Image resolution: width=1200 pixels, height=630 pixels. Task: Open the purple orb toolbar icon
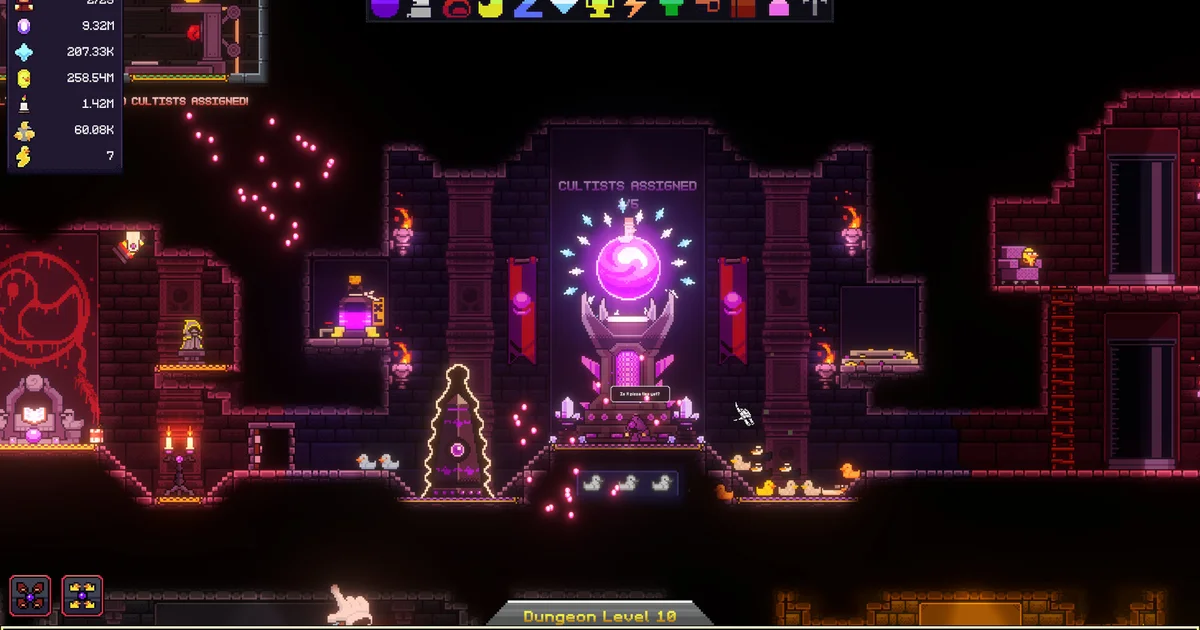pos(385,8)
